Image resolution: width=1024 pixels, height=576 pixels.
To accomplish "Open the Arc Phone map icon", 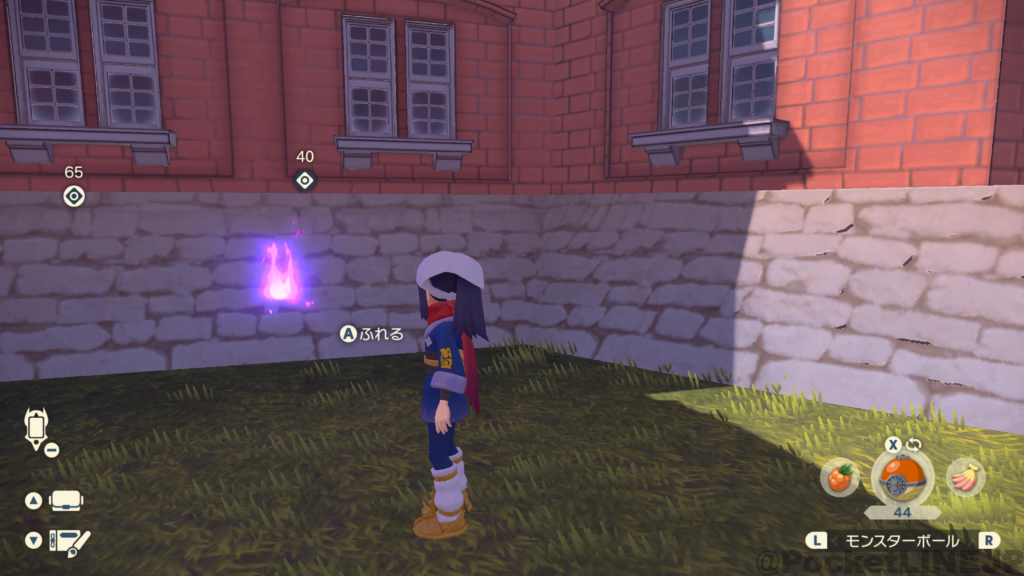I will [36, 428].
